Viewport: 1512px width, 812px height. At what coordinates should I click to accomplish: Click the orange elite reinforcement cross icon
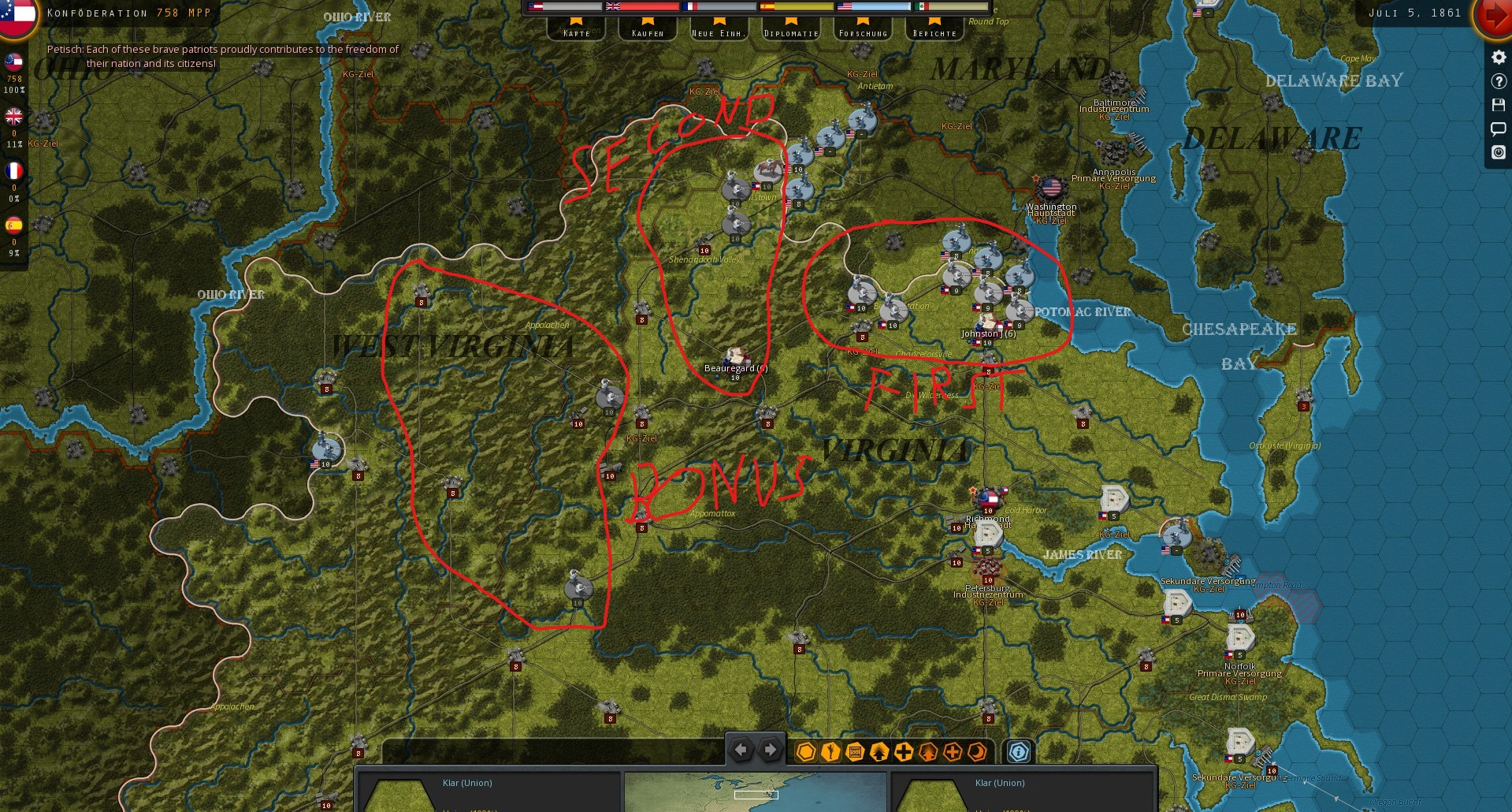pyautogui.click(x=953, y=752)
